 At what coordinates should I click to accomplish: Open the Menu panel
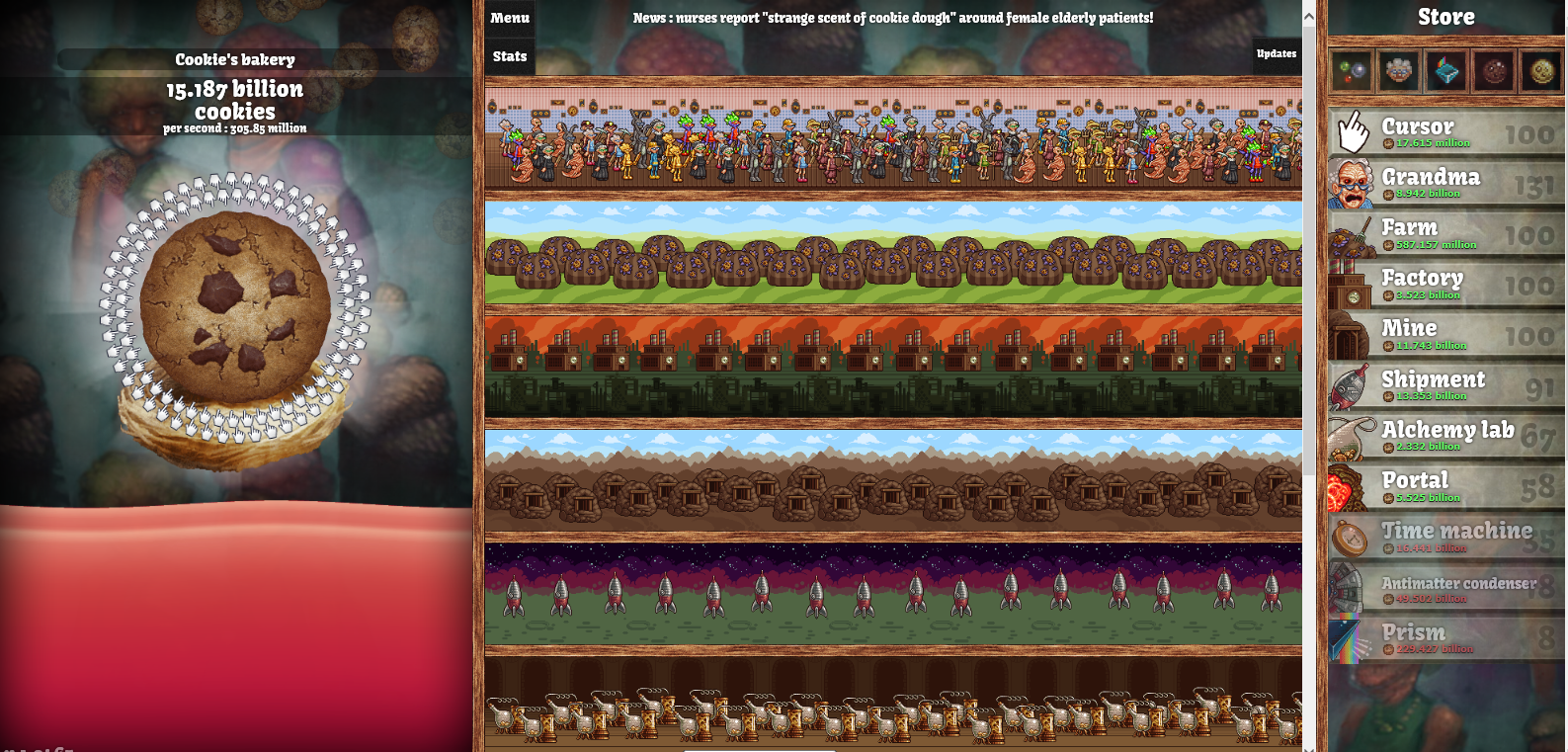coord(510,18)
